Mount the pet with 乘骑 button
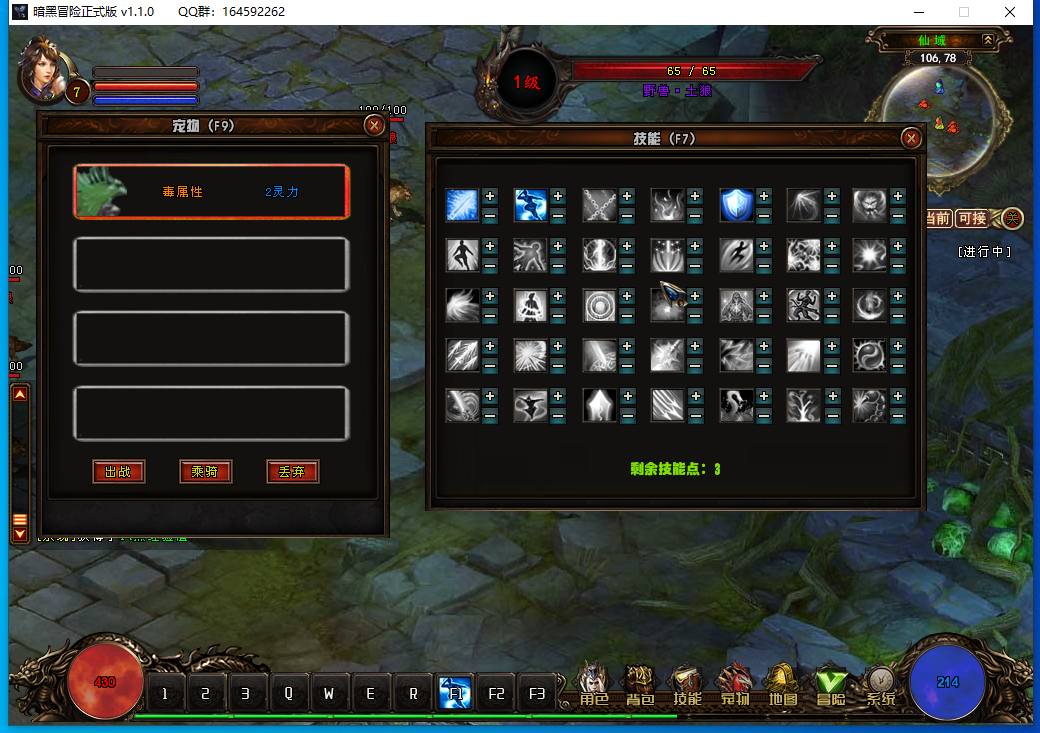 point(206,472)
